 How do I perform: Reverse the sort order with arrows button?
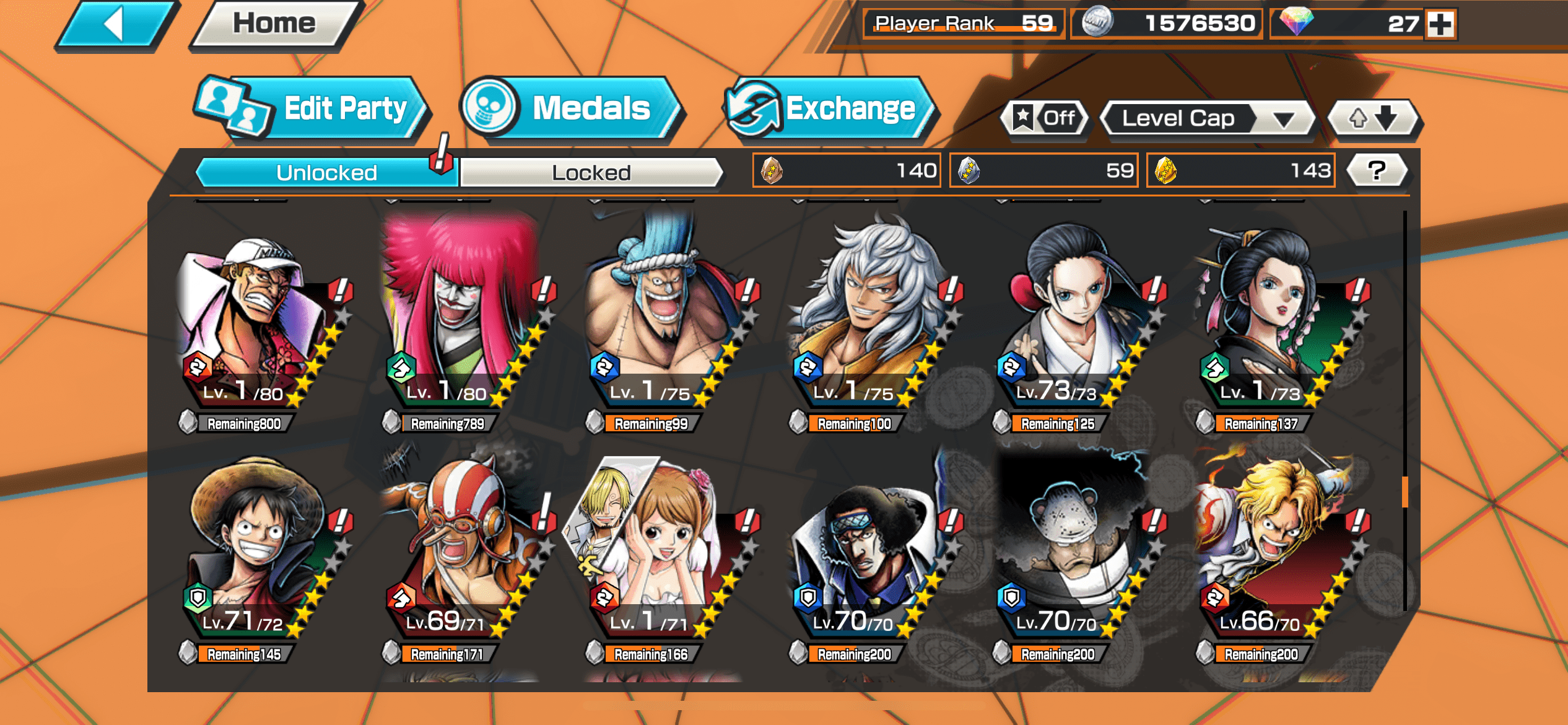[1374, 118]
